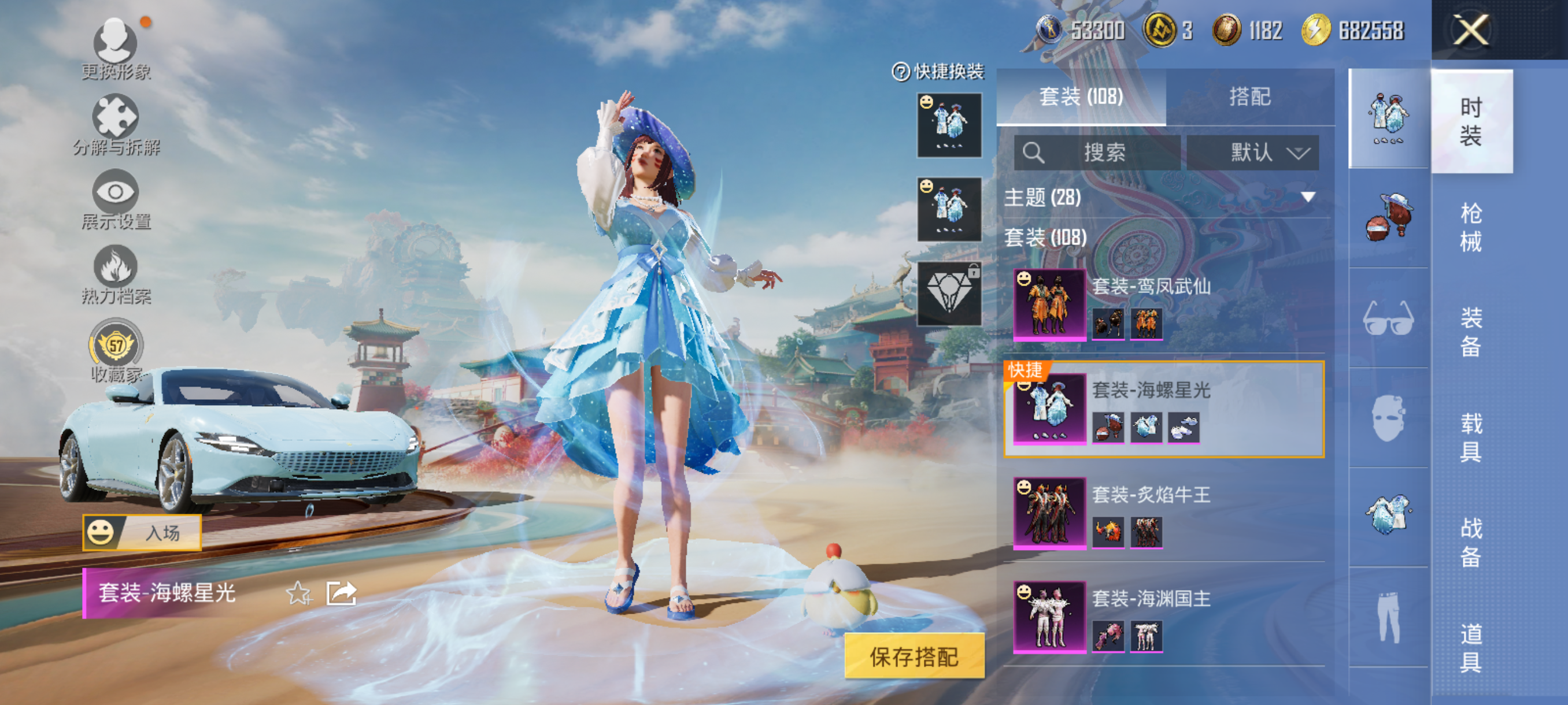Share the outfit using the share icon

click(x=341, y=593)
